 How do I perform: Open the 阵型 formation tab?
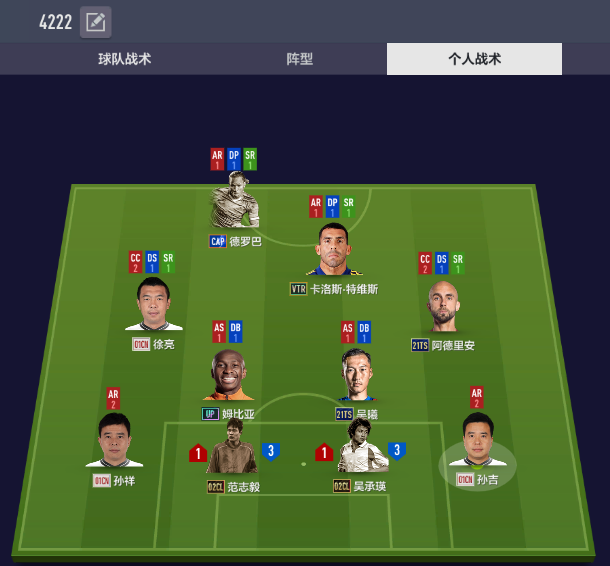pyautogui.click(x=300, y=59)
